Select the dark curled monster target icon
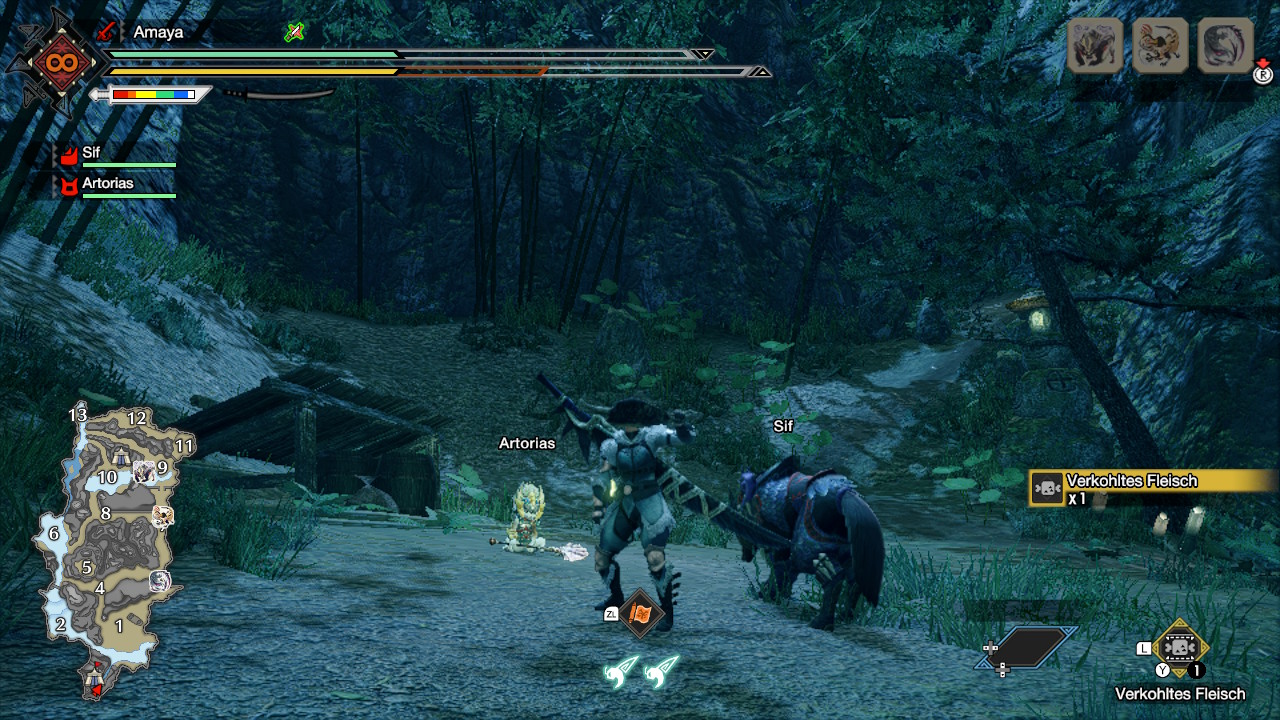 (1225, 45)
